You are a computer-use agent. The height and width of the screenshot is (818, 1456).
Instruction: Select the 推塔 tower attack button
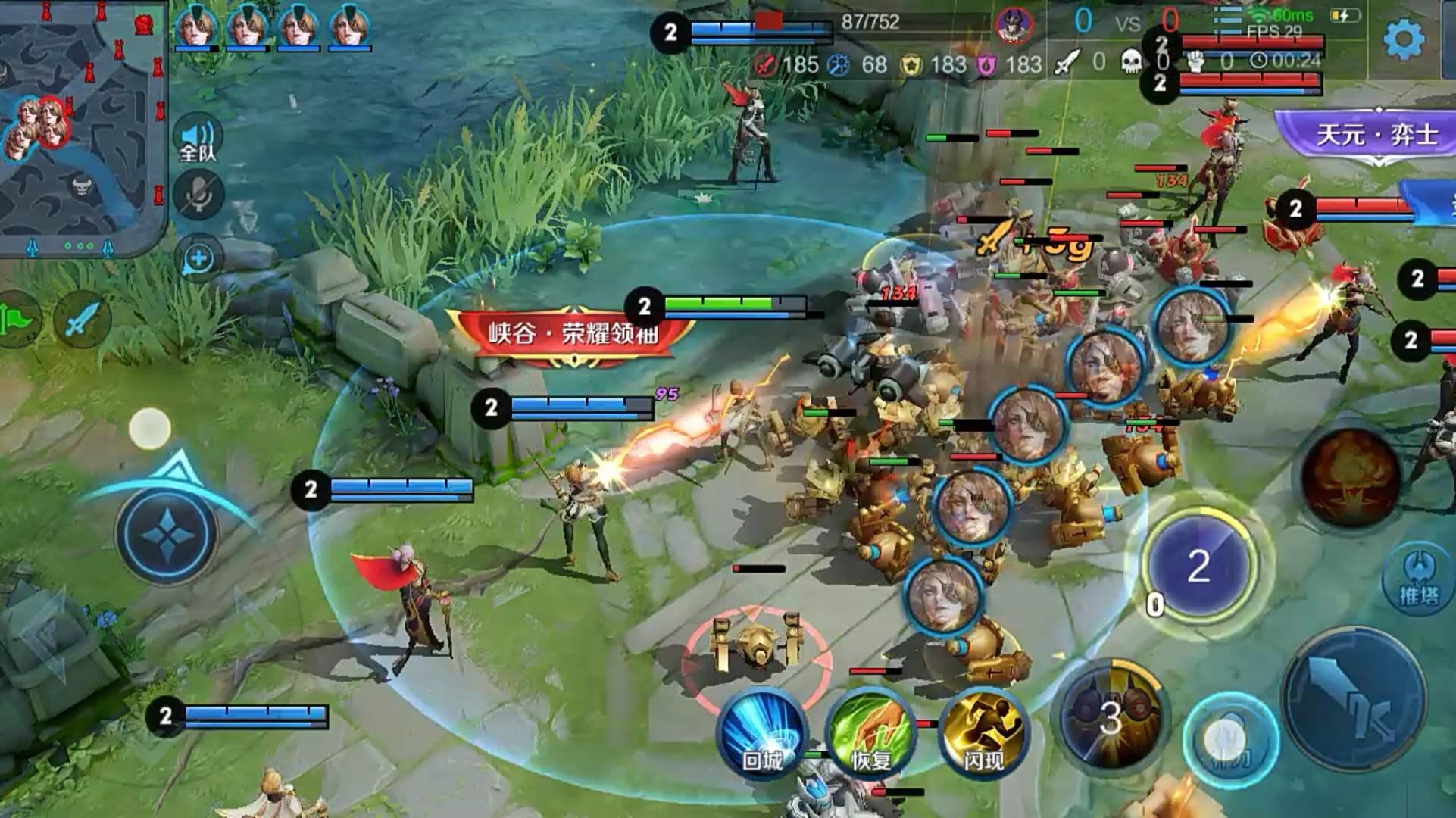pos(1419,579)
